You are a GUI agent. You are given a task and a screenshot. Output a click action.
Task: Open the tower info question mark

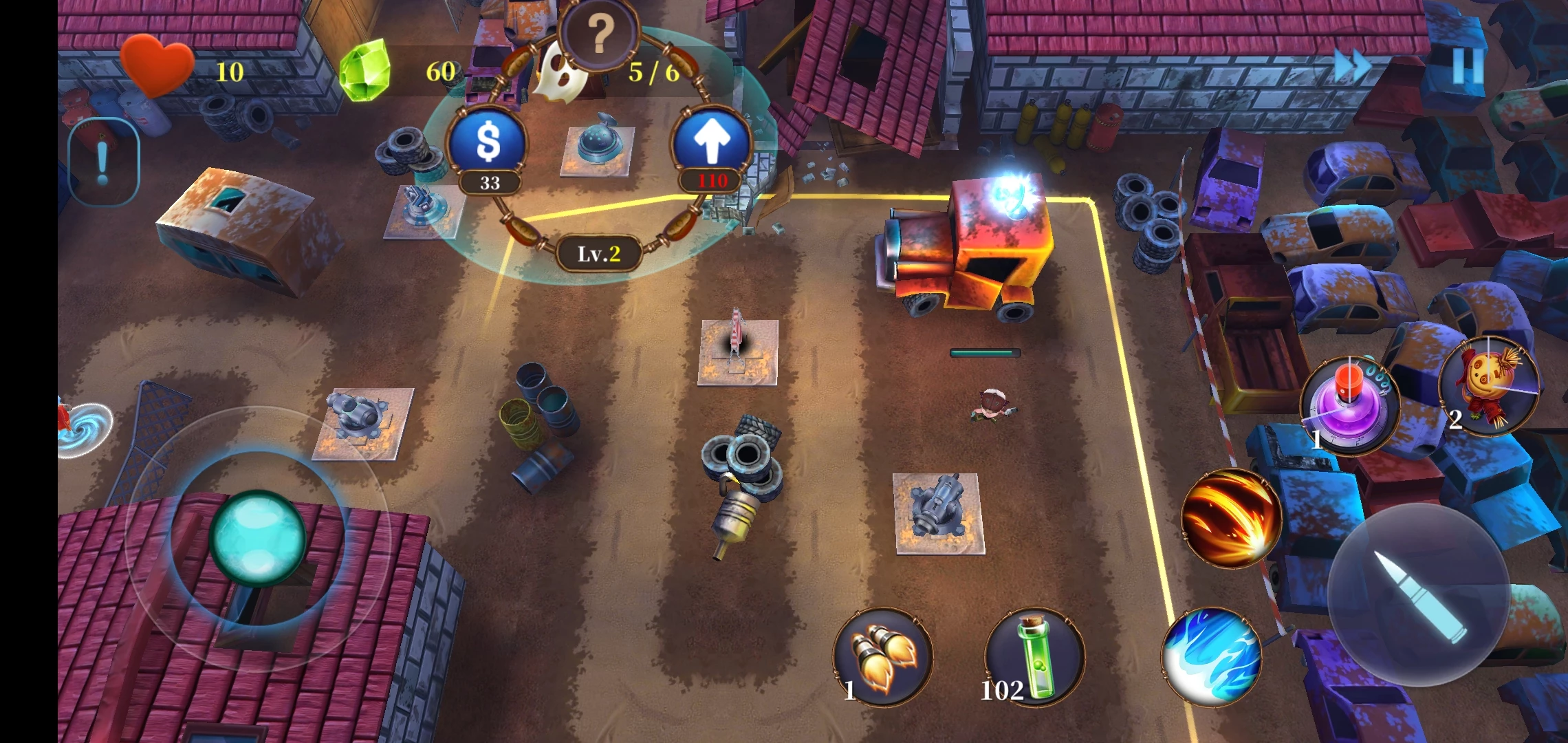pos(599,33)
